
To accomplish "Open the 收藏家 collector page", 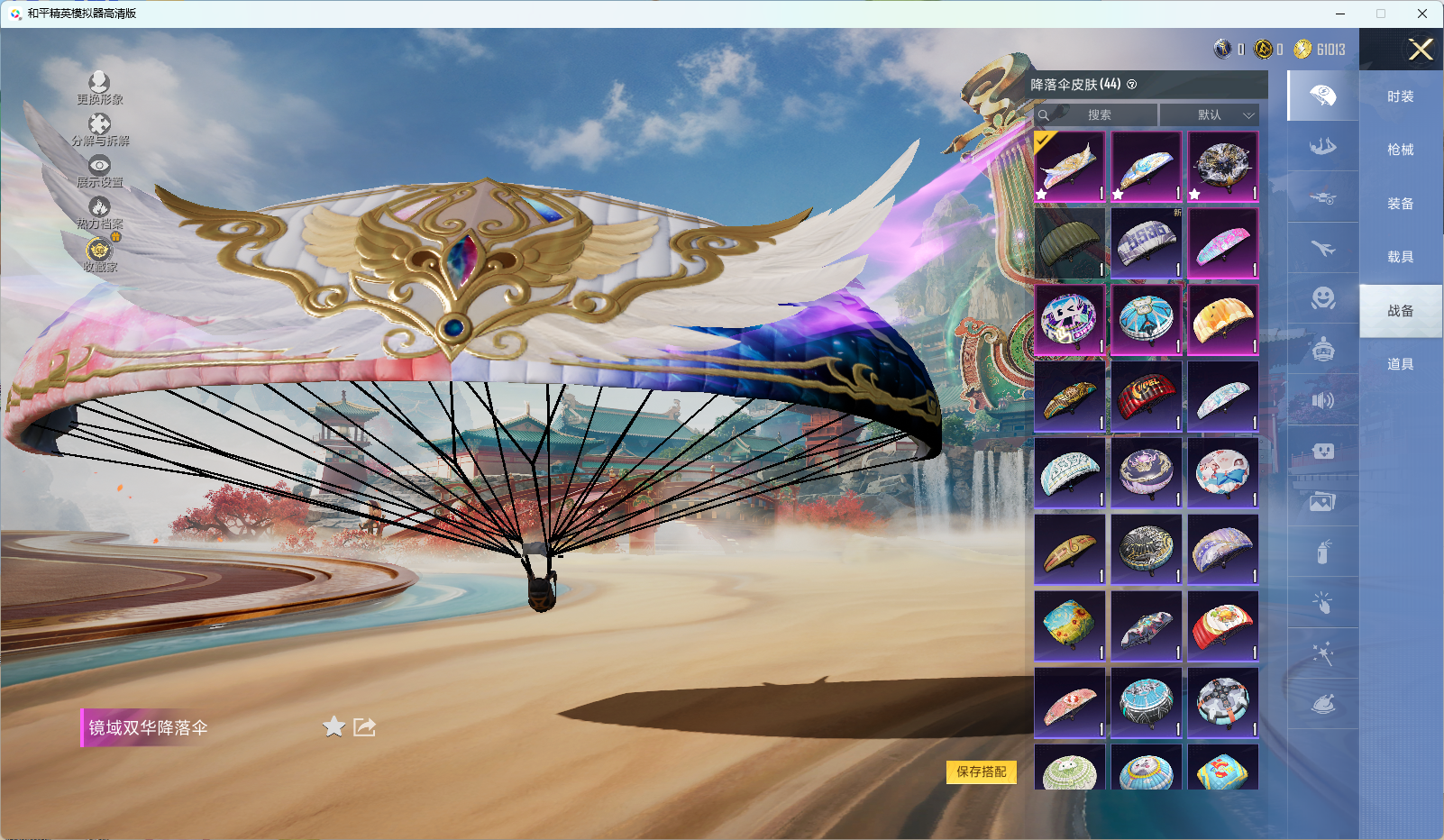I will 99,254.
